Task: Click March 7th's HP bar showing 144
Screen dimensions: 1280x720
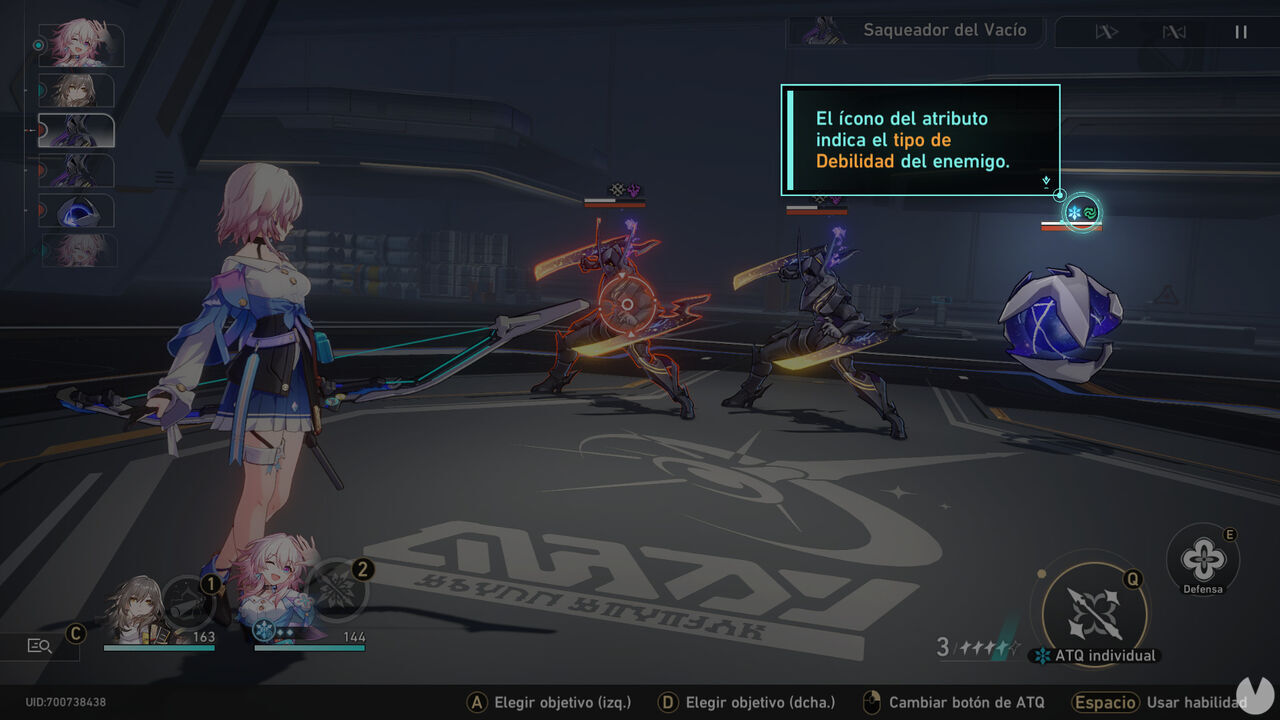Action: point(310,648)
